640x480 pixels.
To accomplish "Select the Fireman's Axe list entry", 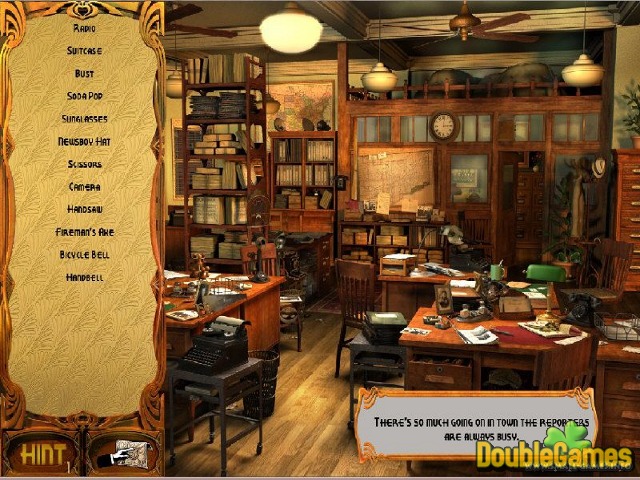I will click(84, 232).
